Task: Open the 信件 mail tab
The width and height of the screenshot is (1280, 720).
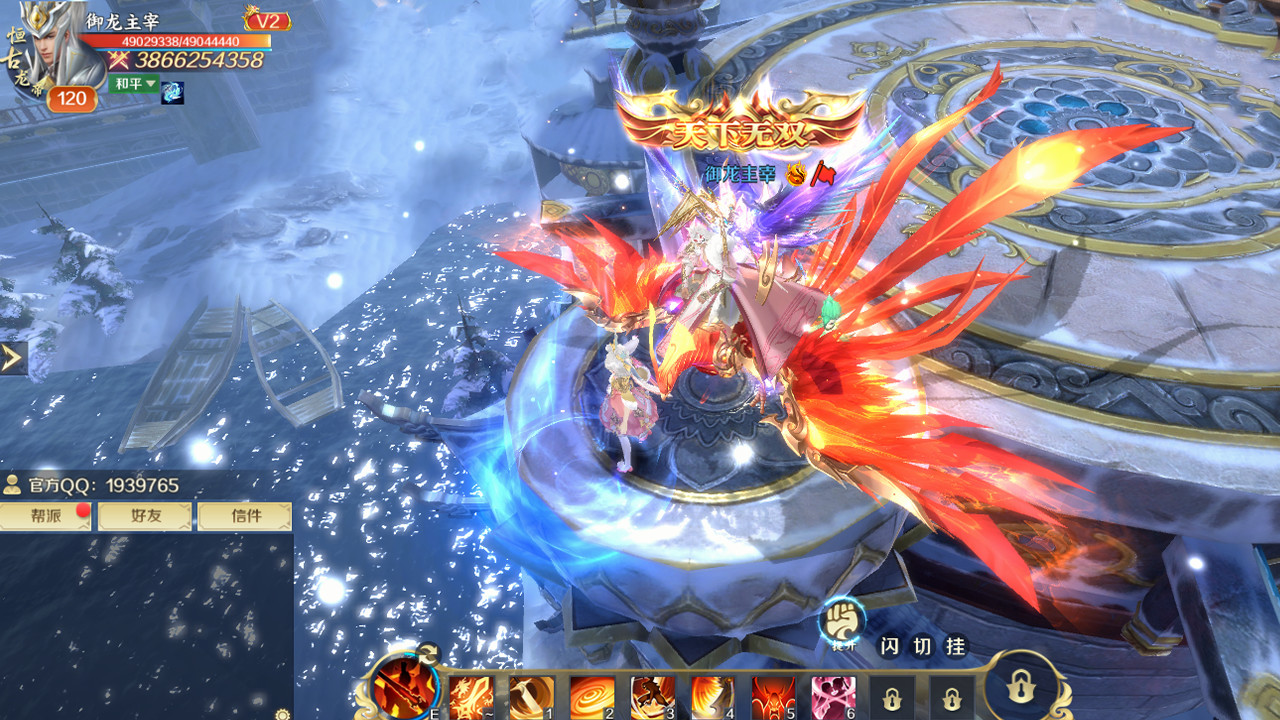Action: [x=243, y=517]
